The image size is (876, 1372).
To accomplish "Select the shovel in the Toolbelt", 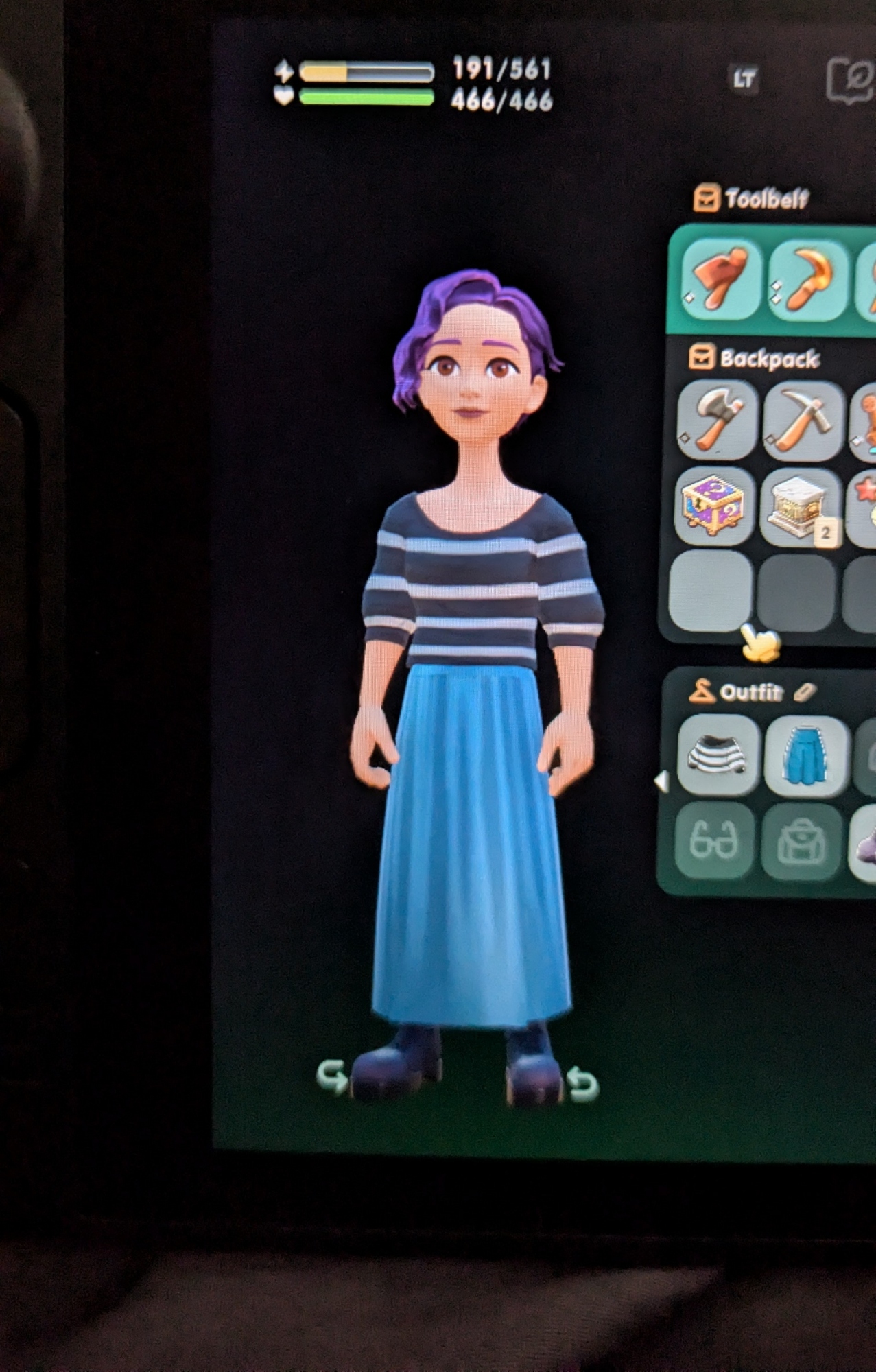I will [721, 280].
